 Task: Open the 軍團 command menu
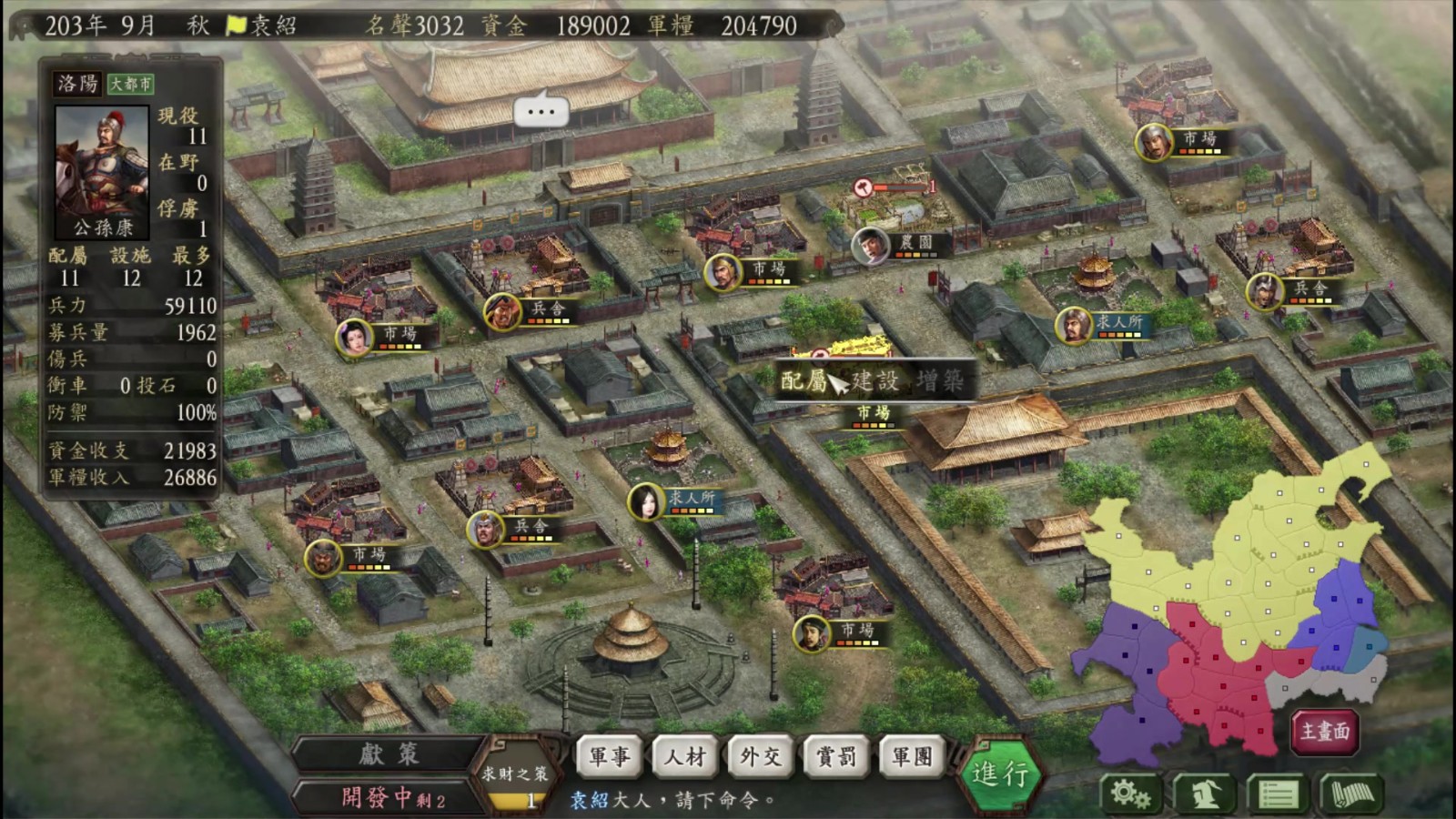pos(912,756)
